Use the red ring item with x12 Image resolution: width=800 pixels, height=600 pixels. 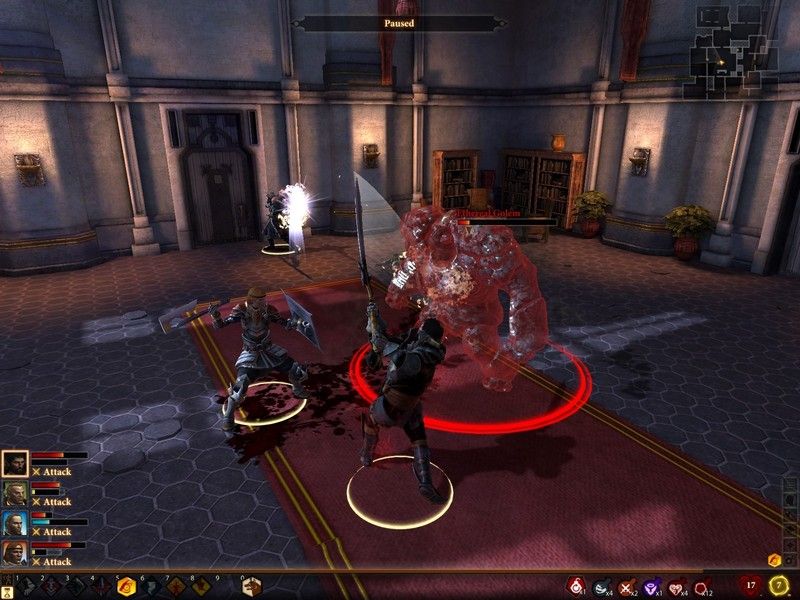pos(702,587)
